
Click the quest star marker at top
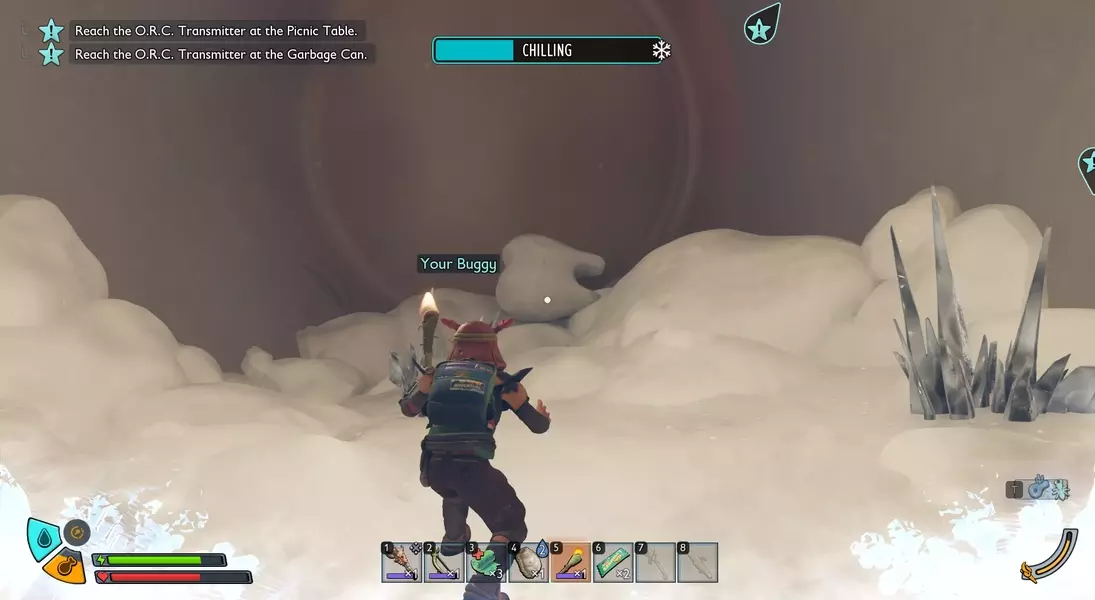click(761, 27)
